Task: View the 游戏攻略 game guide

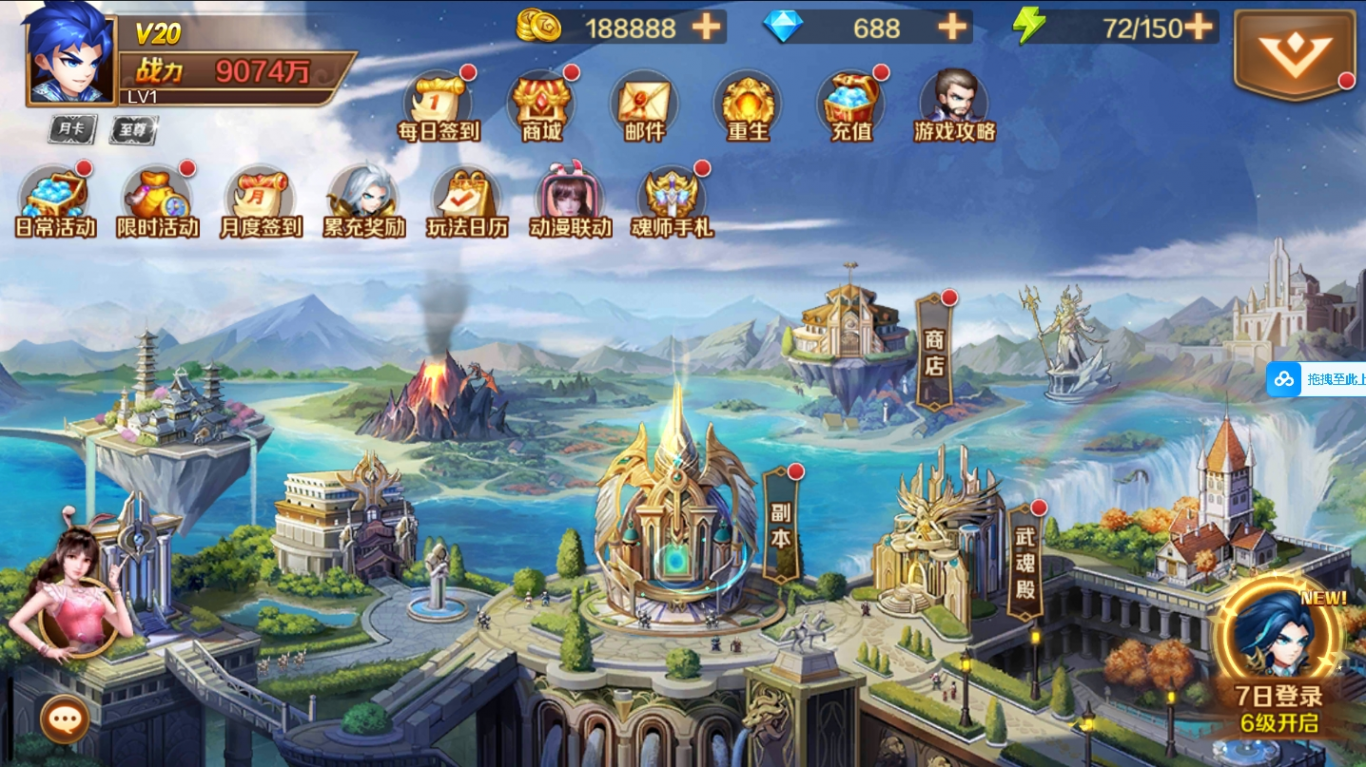Action: [954, 102]
